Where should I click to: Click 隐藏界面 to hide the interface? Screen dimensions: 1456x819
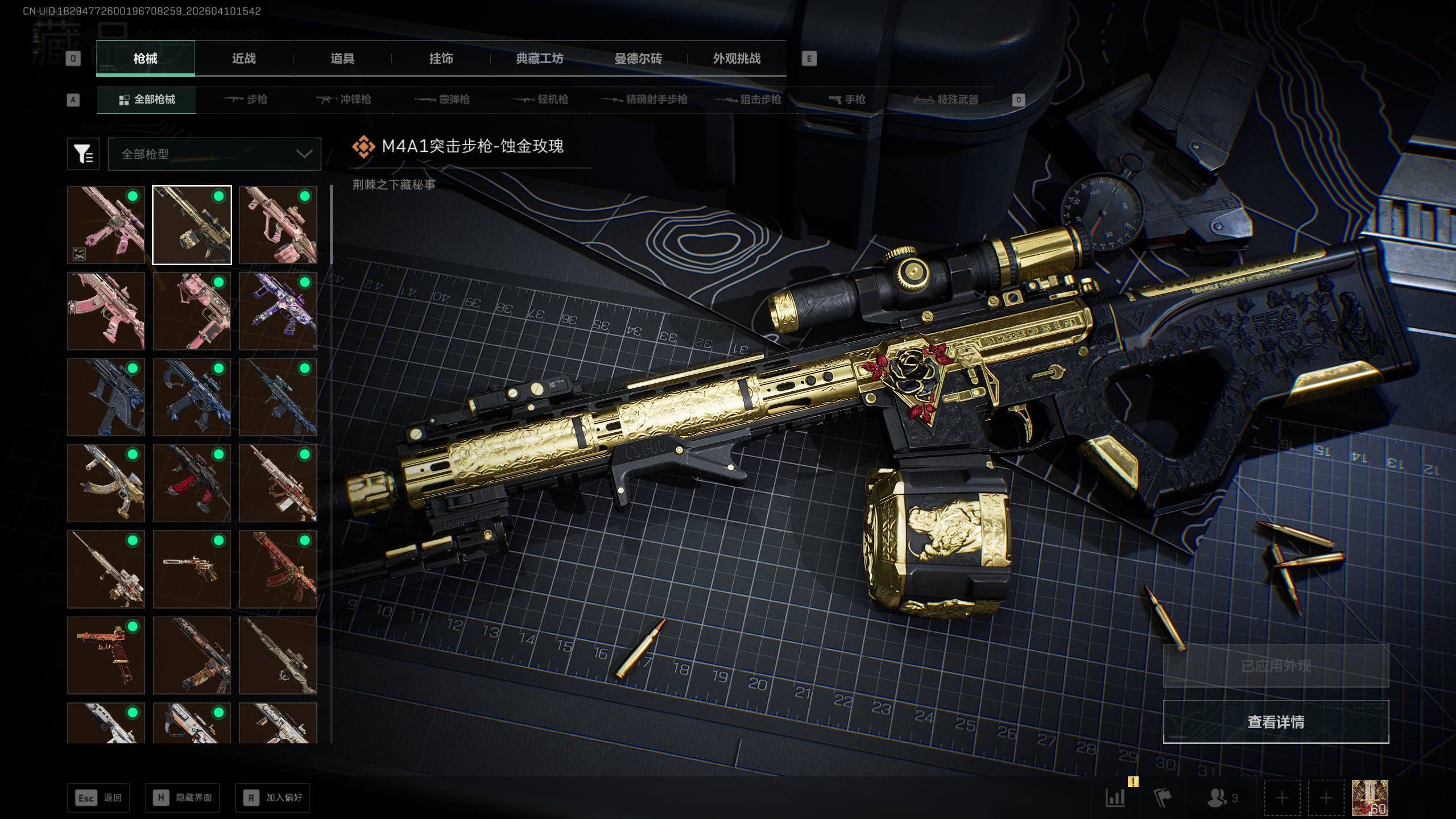[x=182, y=798]
